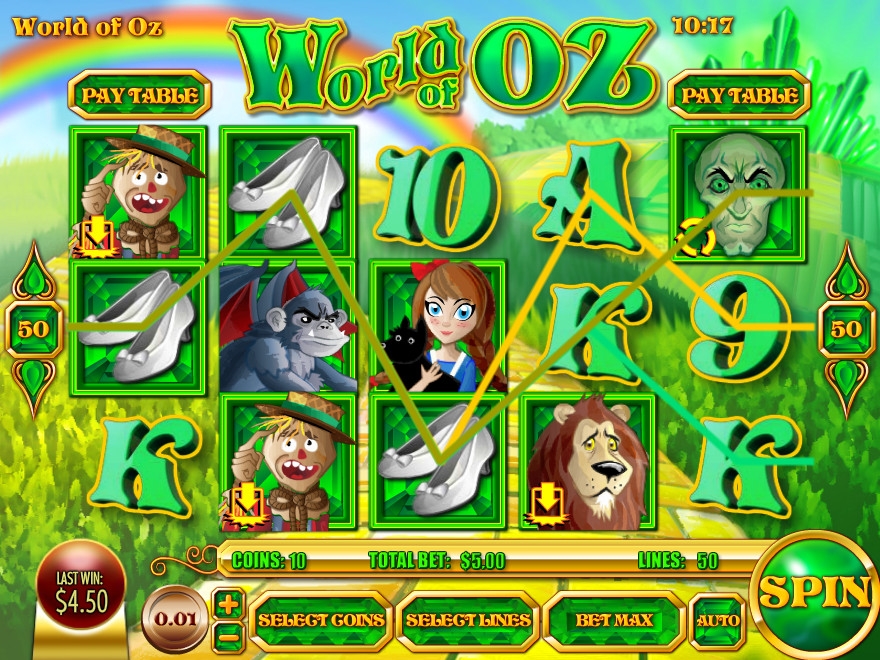Decrease the coin value with the minus button
880x660 pixels.
coord(229,634)
